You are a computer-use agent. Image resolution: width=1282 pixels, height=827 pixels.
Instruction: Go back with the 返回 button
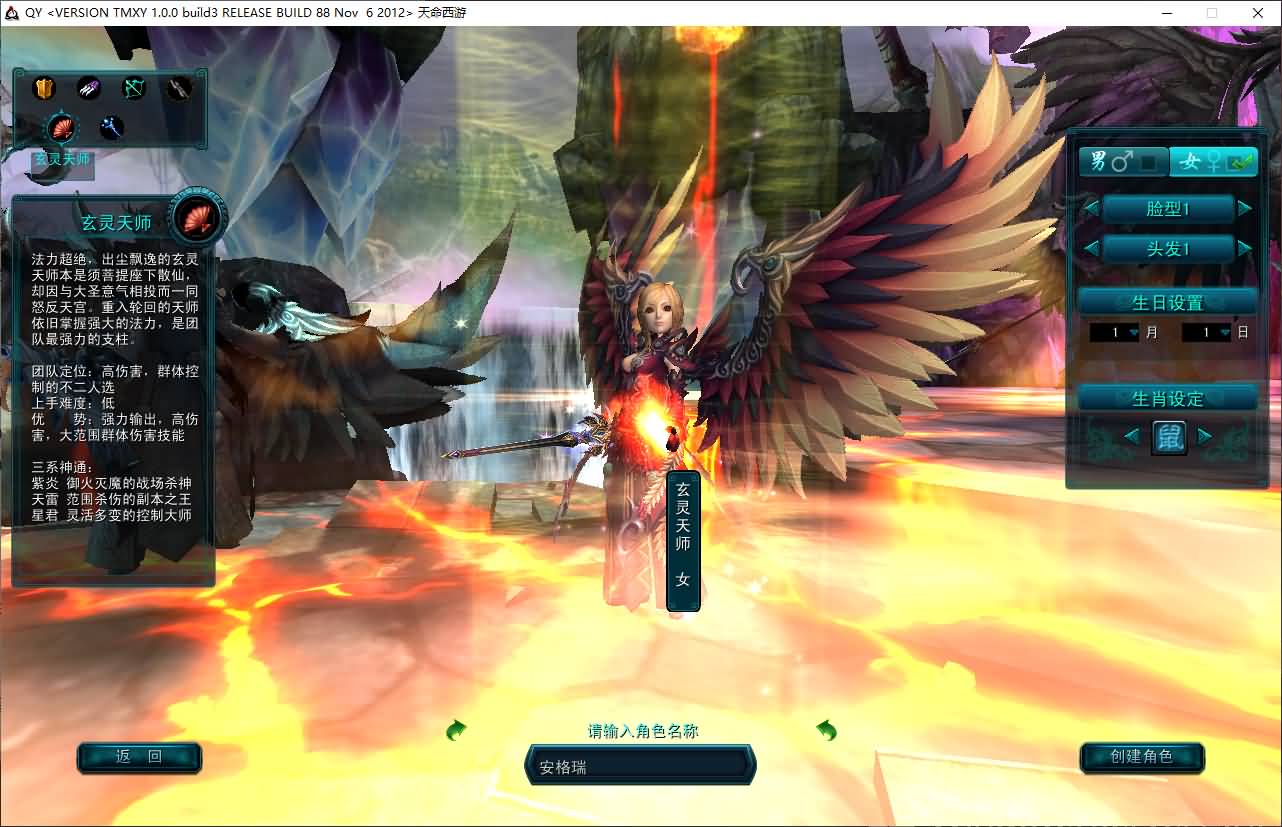[x=139, y=757]
